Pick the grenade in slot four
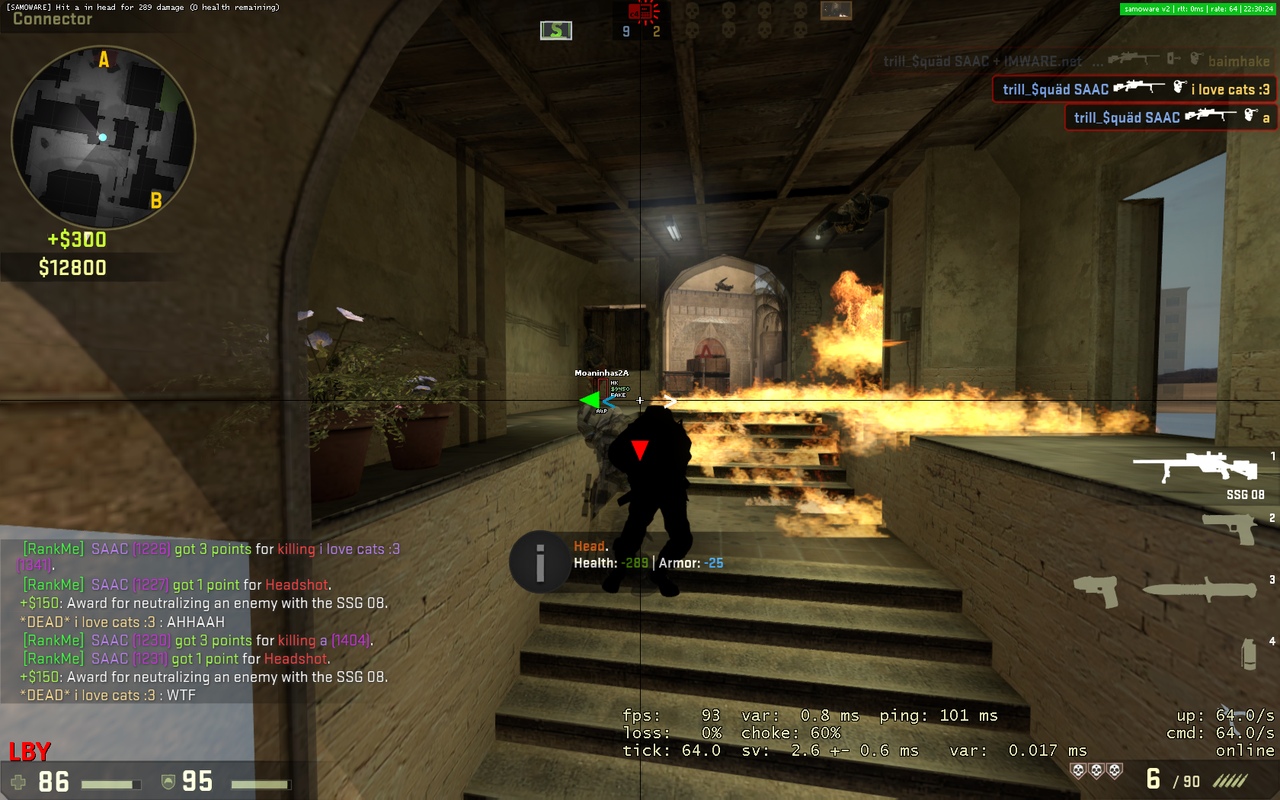 point(1249,653)
